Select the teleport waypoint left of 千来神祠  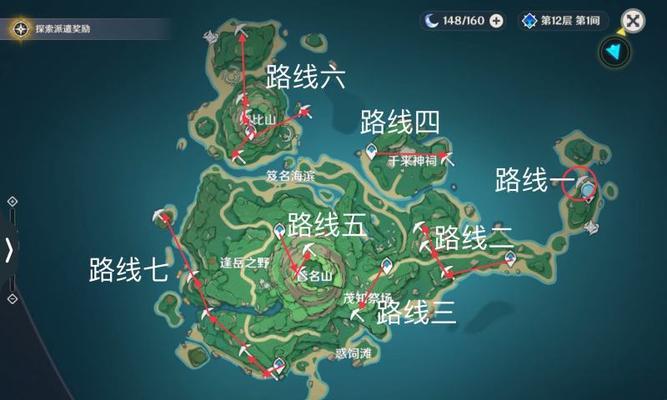[x=372, y=152]
